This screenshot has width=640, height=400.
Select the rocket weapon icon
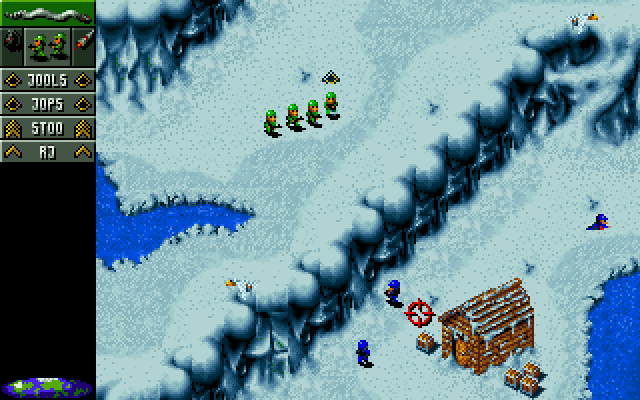point(84,44)
